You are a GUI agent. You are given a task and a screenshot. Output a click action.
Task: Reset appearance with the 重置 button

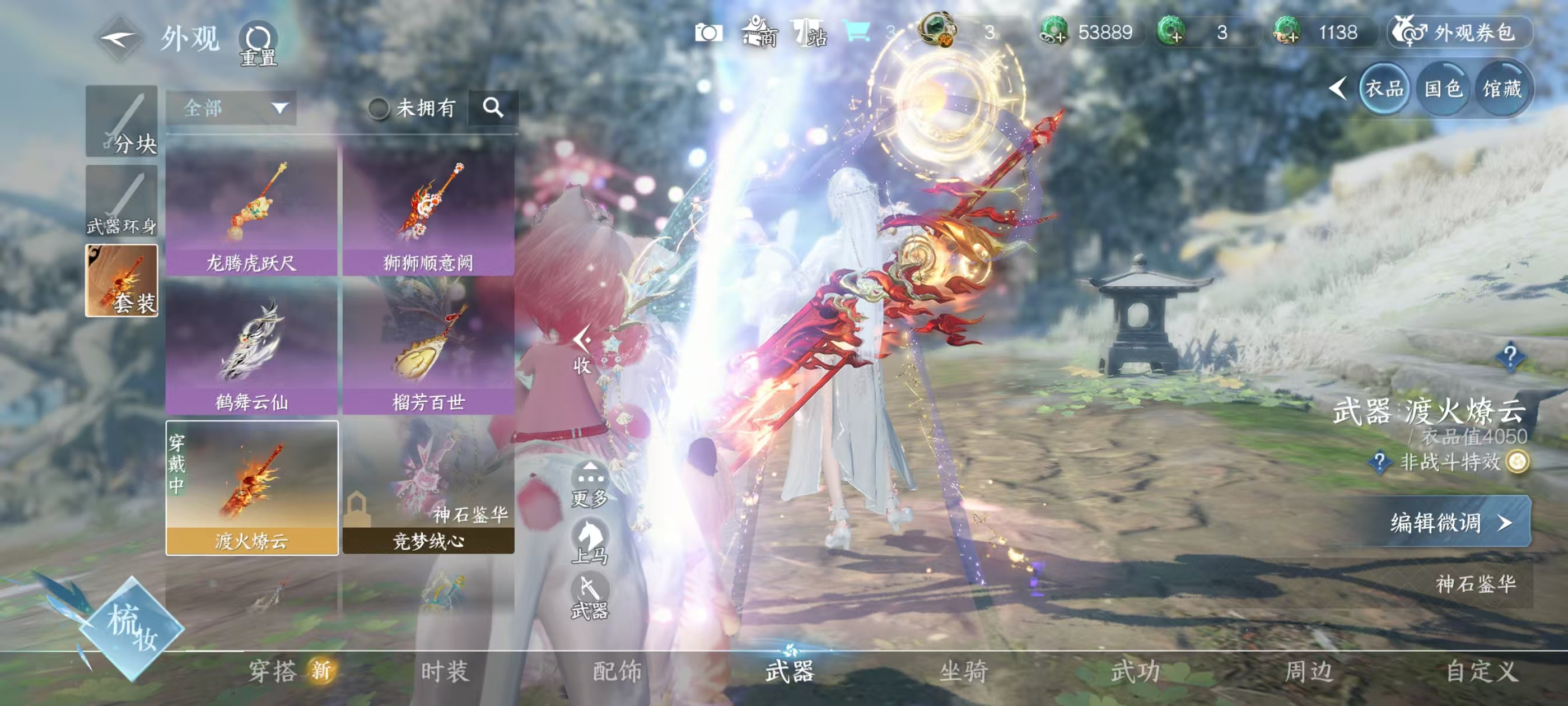[x=258, y=43]
